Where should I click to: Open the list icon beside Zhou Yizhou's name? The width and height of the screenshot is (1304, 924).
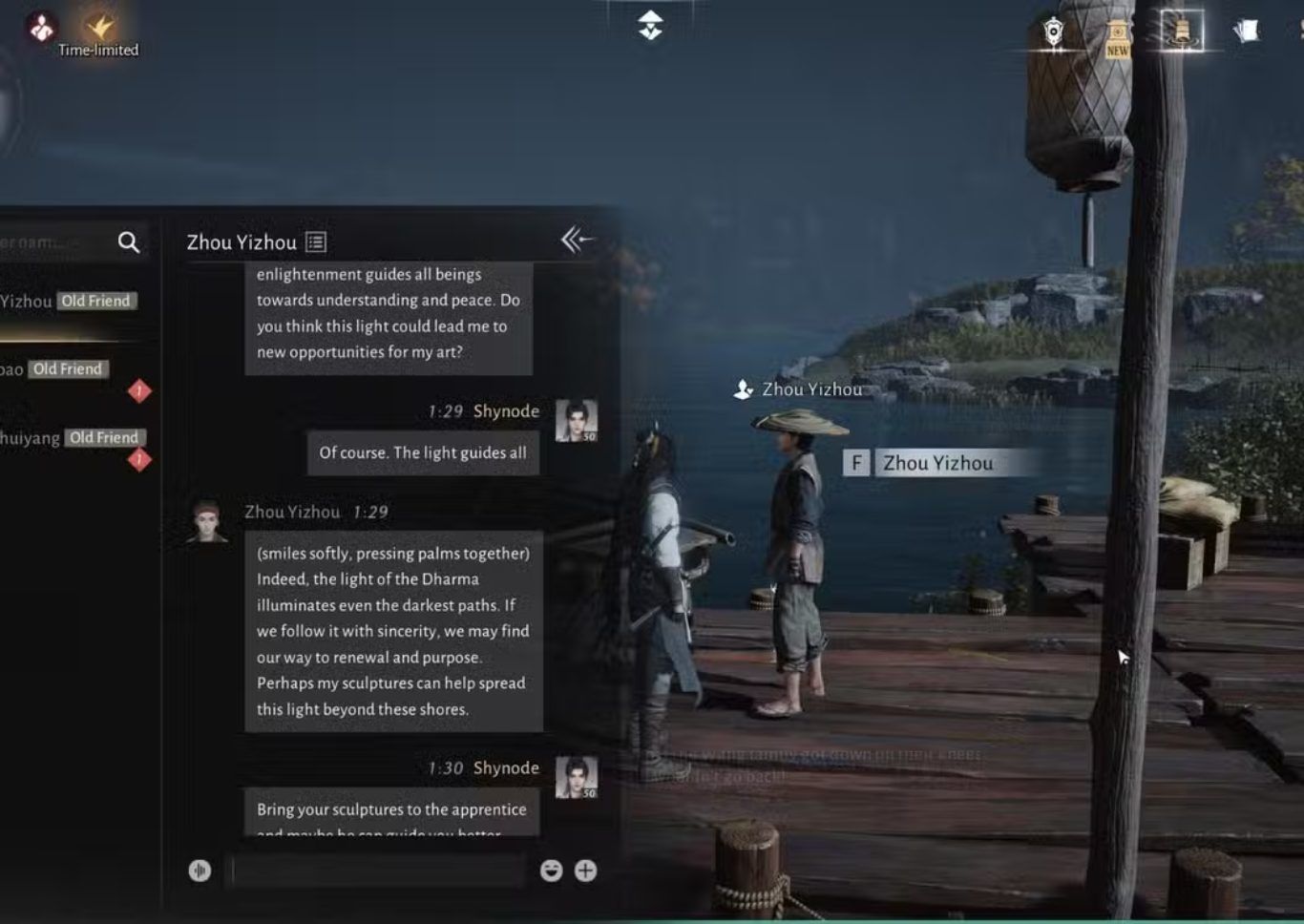pos(316,242)
